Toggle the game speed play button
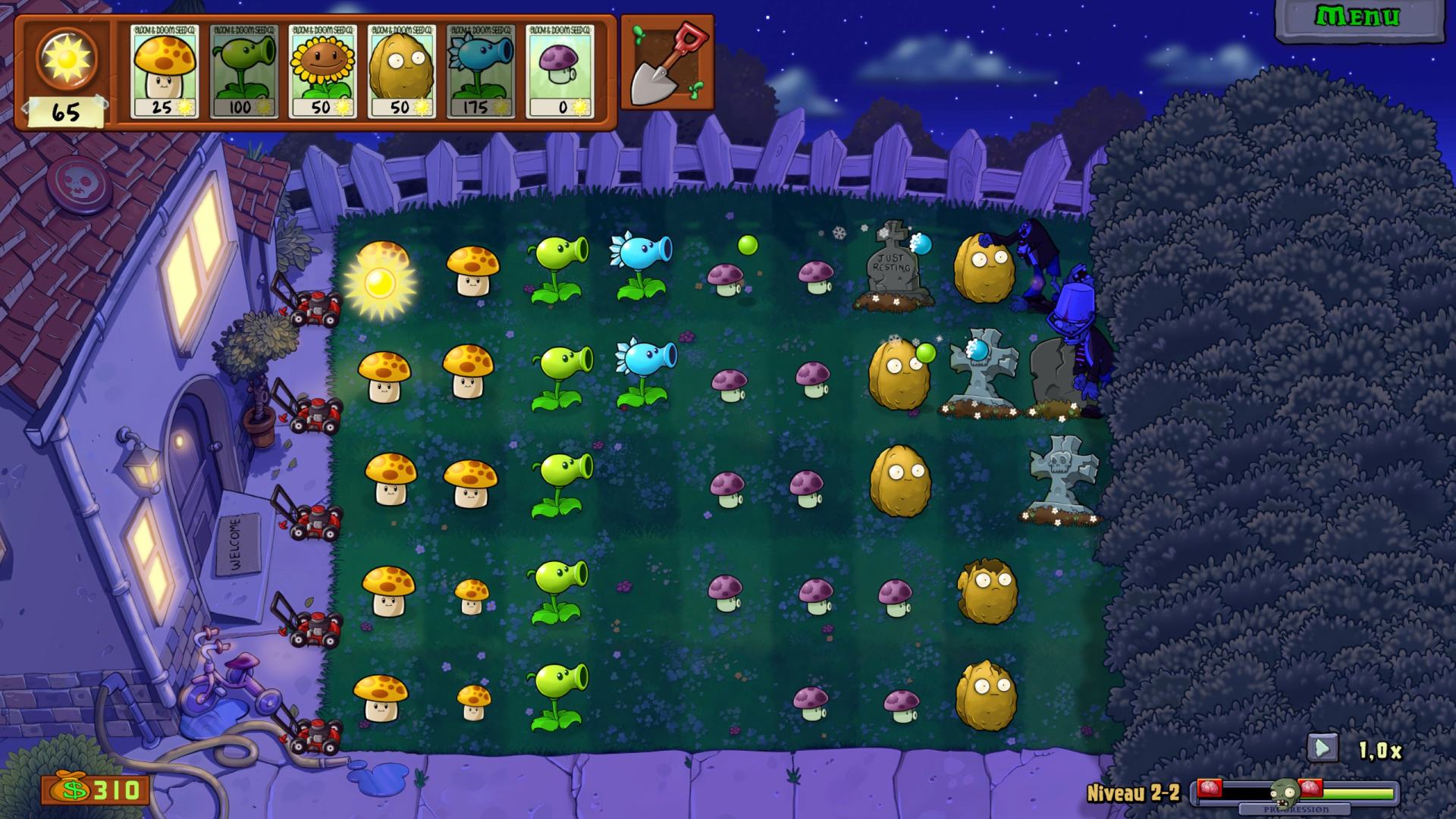 coord(1322,748)
